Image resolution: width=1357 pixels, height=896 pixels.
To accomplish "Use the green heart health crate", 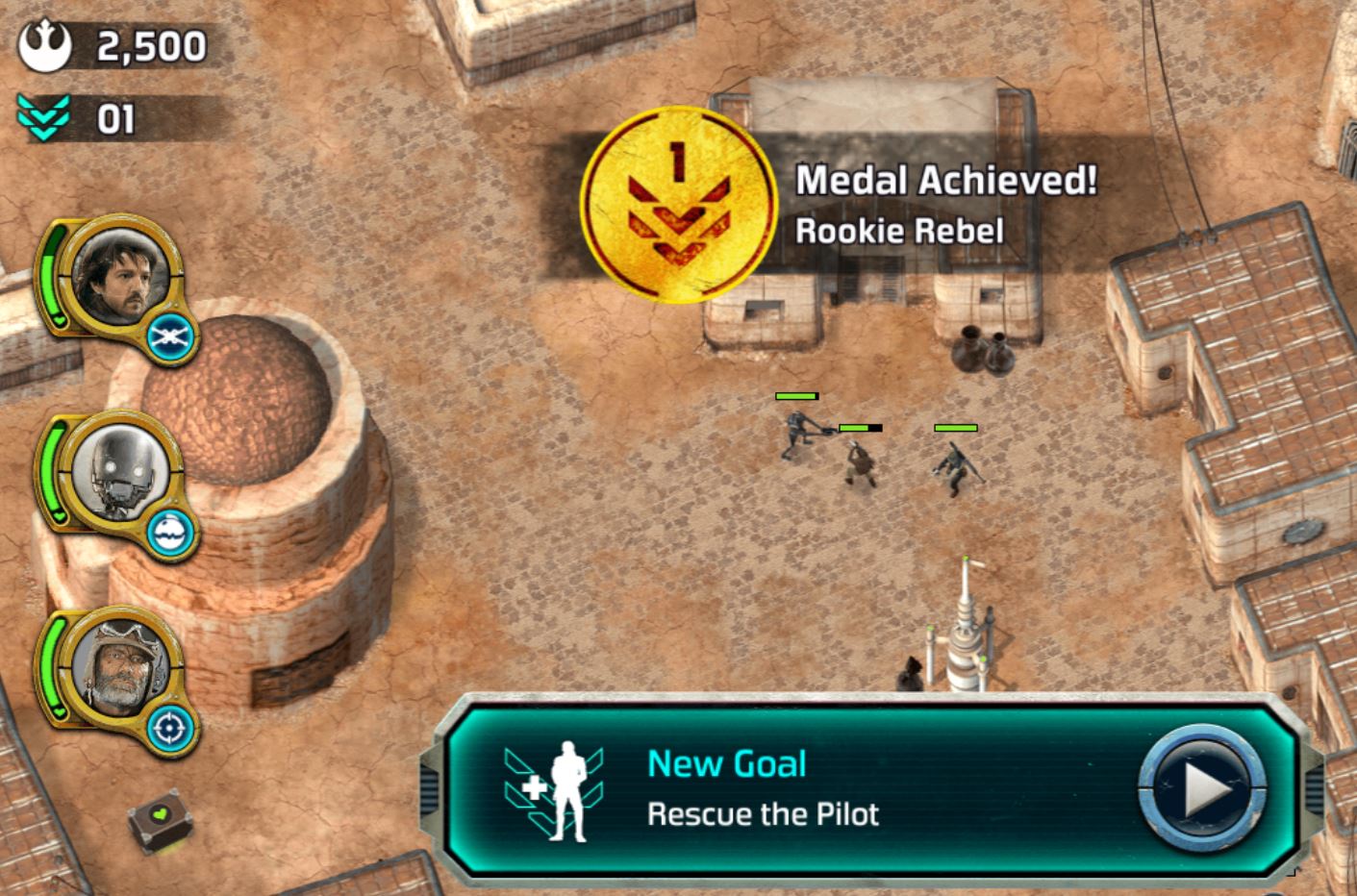I will point(160,819).
